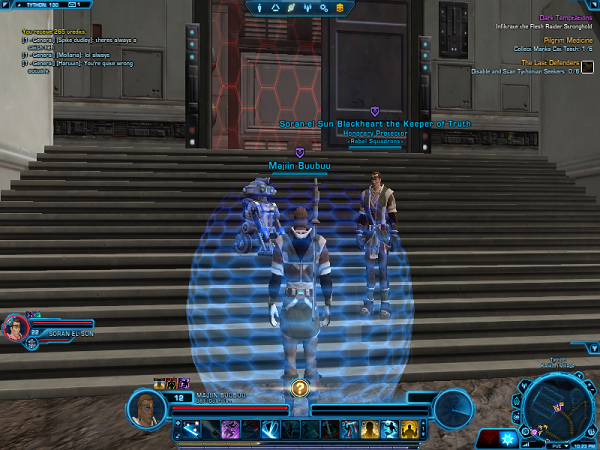Click the Republic starburst emblem button
Image resolution: width=600 pixels, height=450 pixels.
coord(508,437)
